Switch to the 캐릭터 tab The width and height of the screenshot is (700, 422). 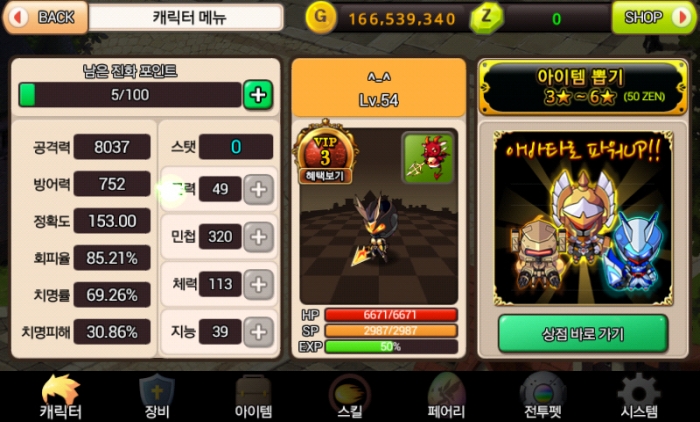(61, 397)
